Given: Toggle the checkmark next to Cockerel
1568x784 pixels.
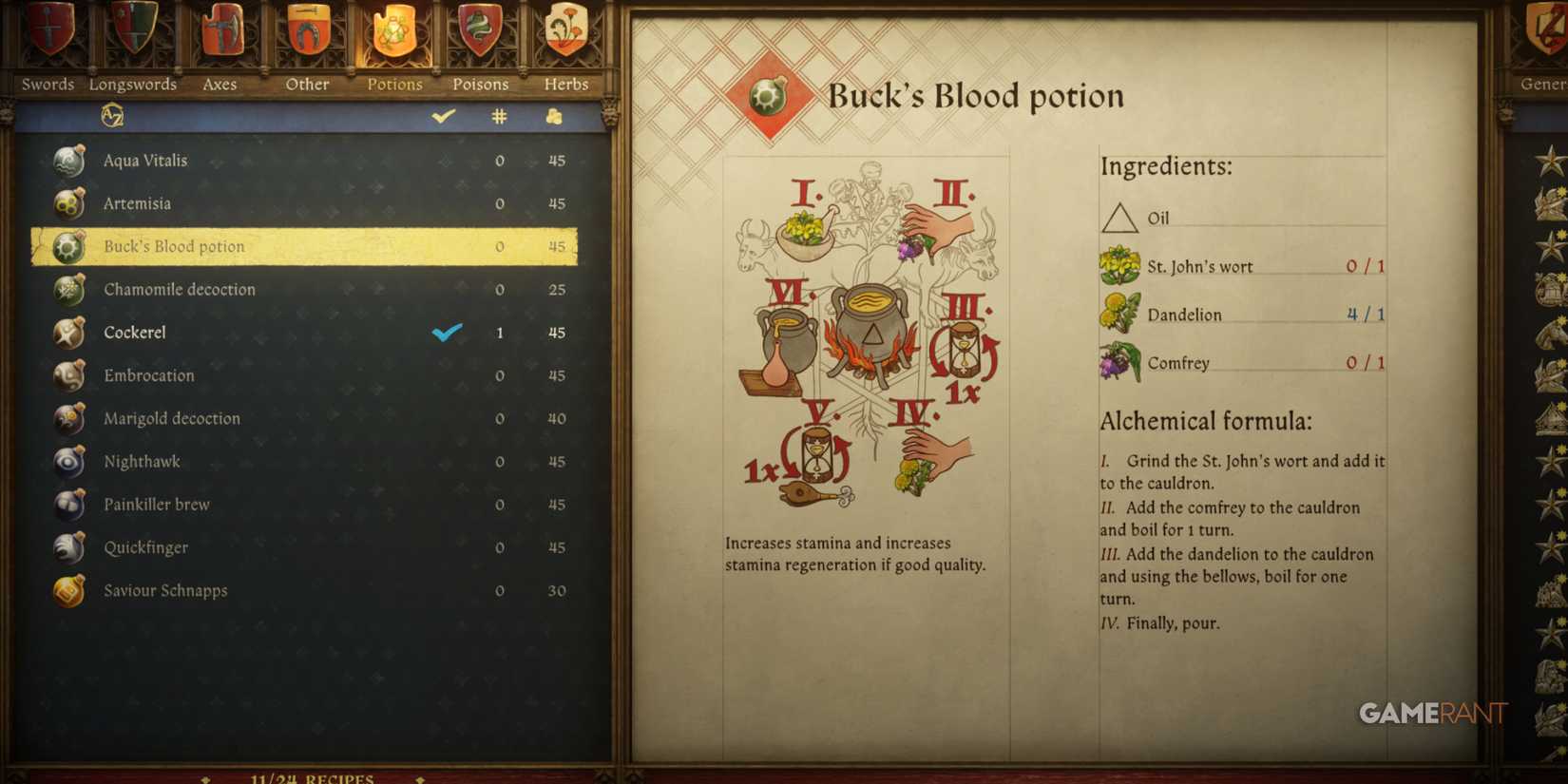Looking at the screenshot, I should [445, 333].
